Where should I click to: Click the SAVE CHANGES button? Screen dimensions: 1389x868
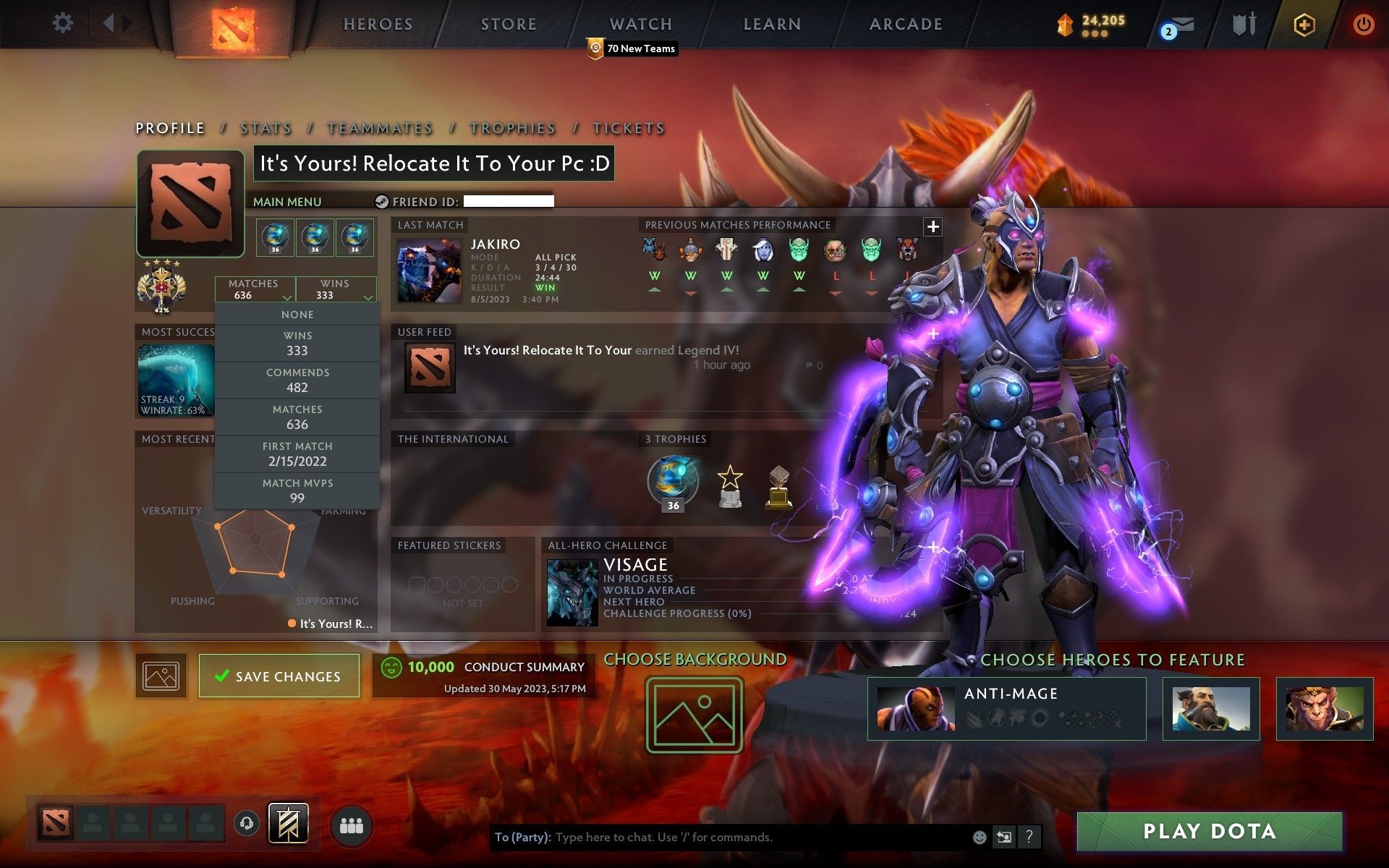coord(279,676)
